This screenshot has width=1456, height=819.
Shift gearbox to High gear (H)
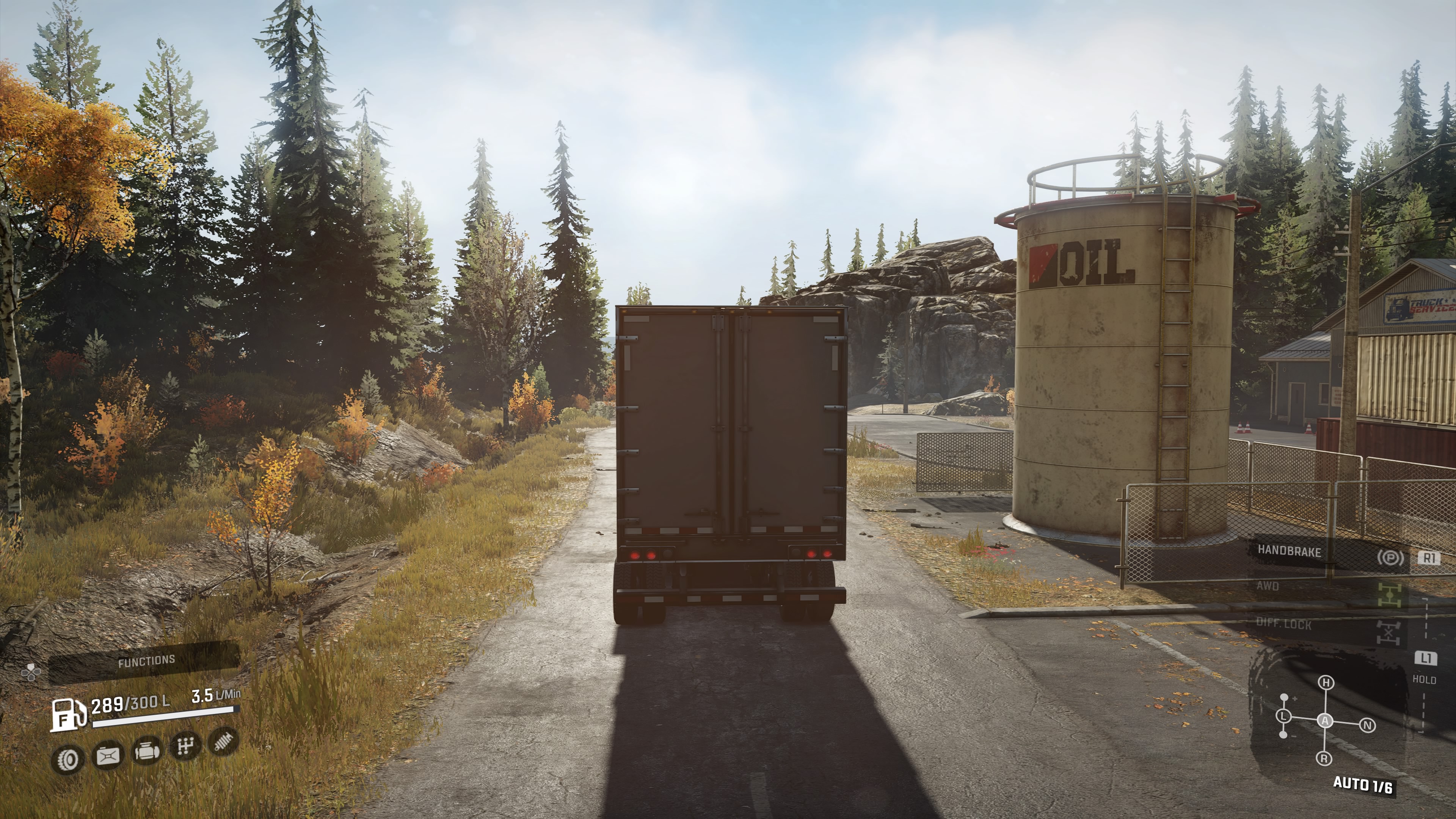pyautogui.click(x=1326, y=683)
